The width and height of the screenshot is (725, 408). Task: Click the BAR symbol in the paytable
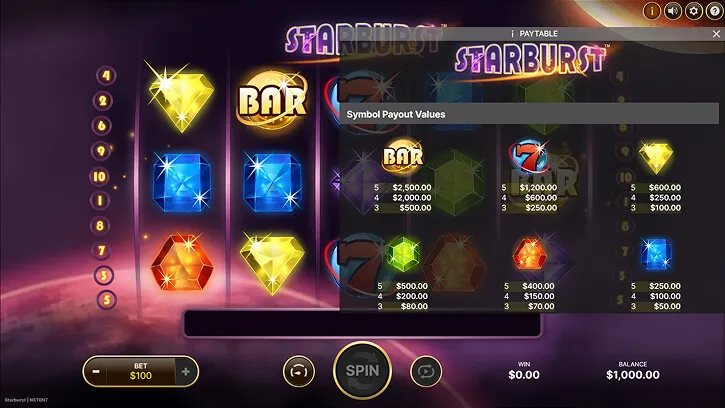402,157
